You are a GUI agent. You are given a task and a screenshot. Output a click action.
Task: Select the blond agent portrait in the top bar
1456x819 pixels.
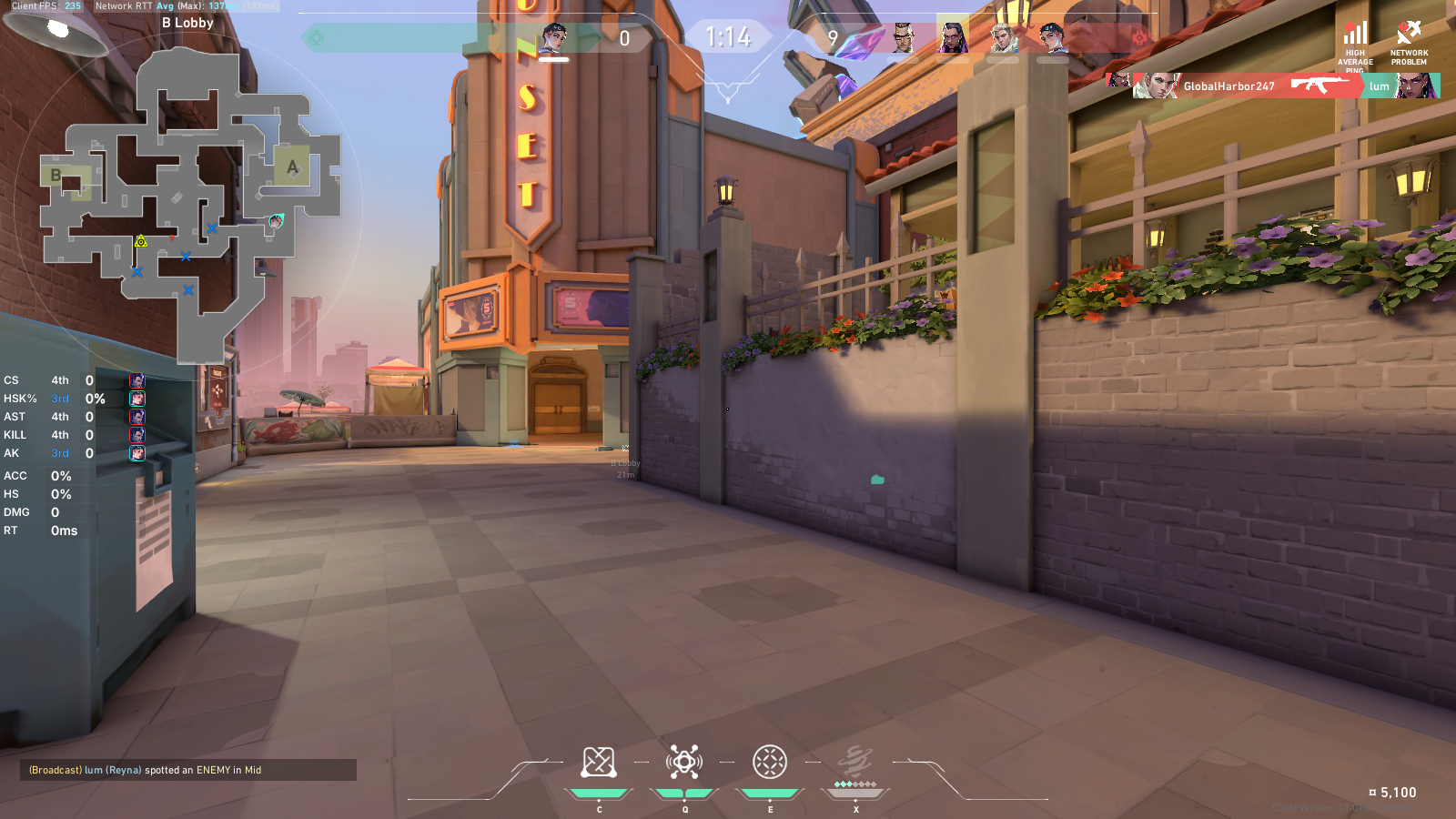pyautogui.click(x=1003, y=38)
